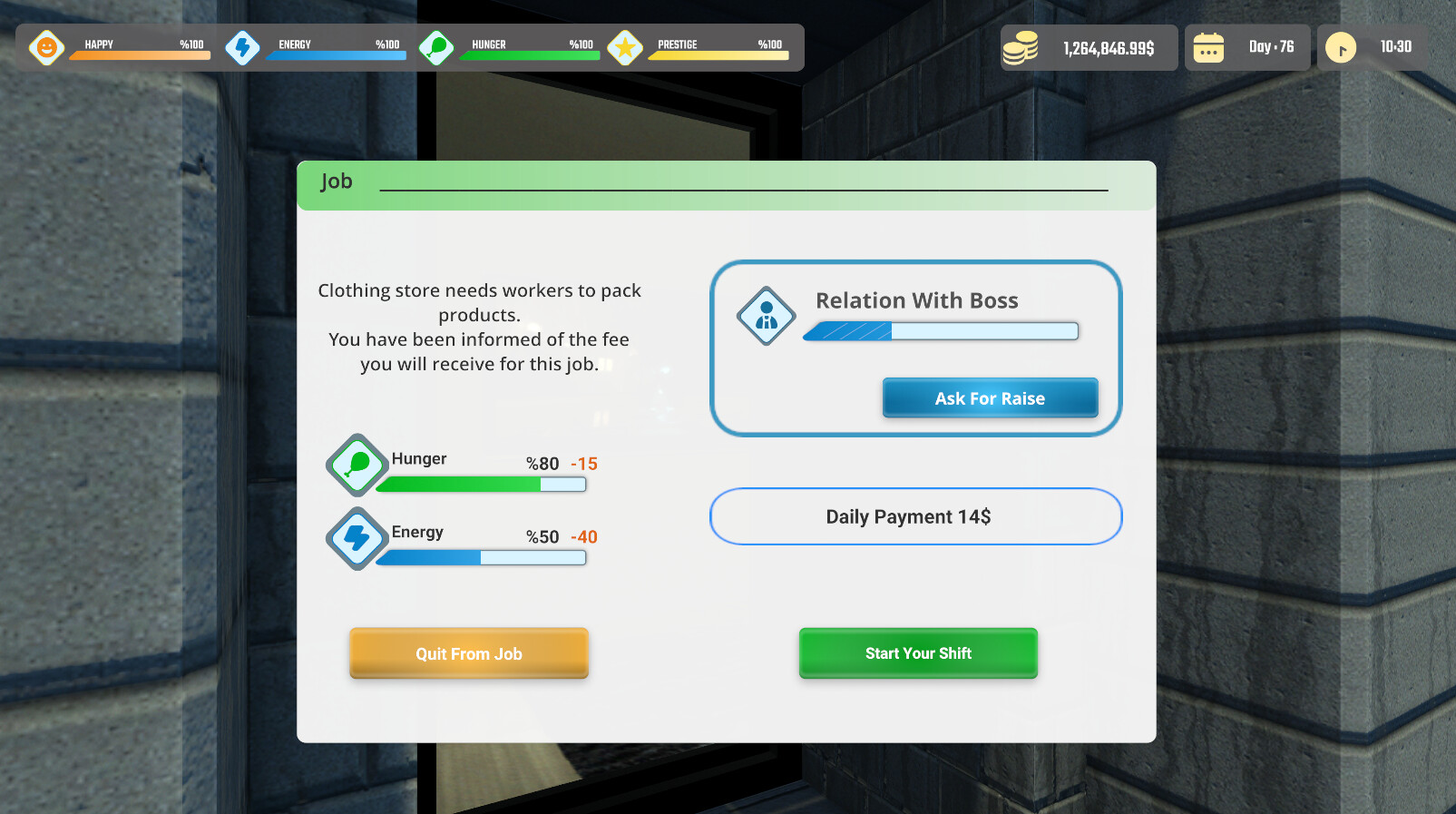Click the -40 energy penalty text

[584, 536]
